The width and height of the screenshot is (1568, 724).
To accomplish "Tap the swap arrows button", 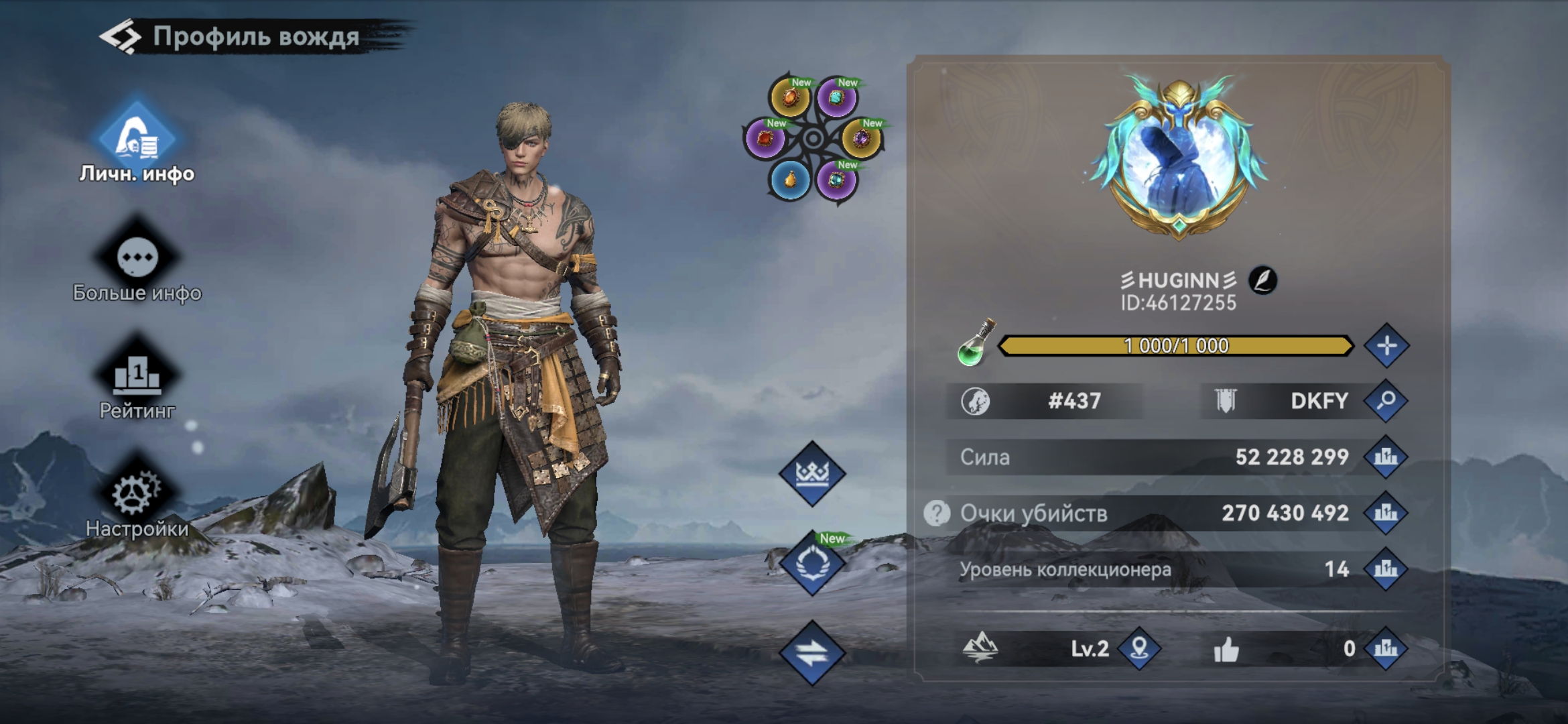I will pyautogui.click(x=812, y=653).
